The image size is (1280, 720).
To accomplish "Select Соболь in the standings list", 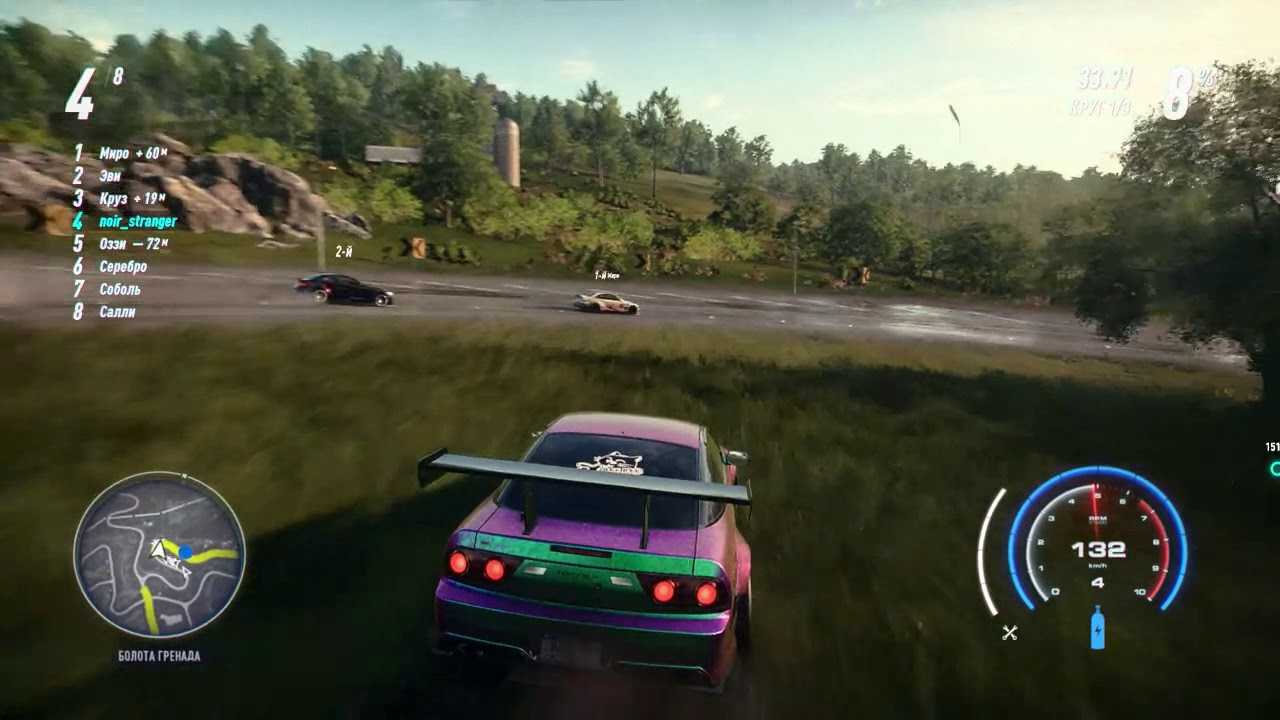I will click(x=120, y=289).
